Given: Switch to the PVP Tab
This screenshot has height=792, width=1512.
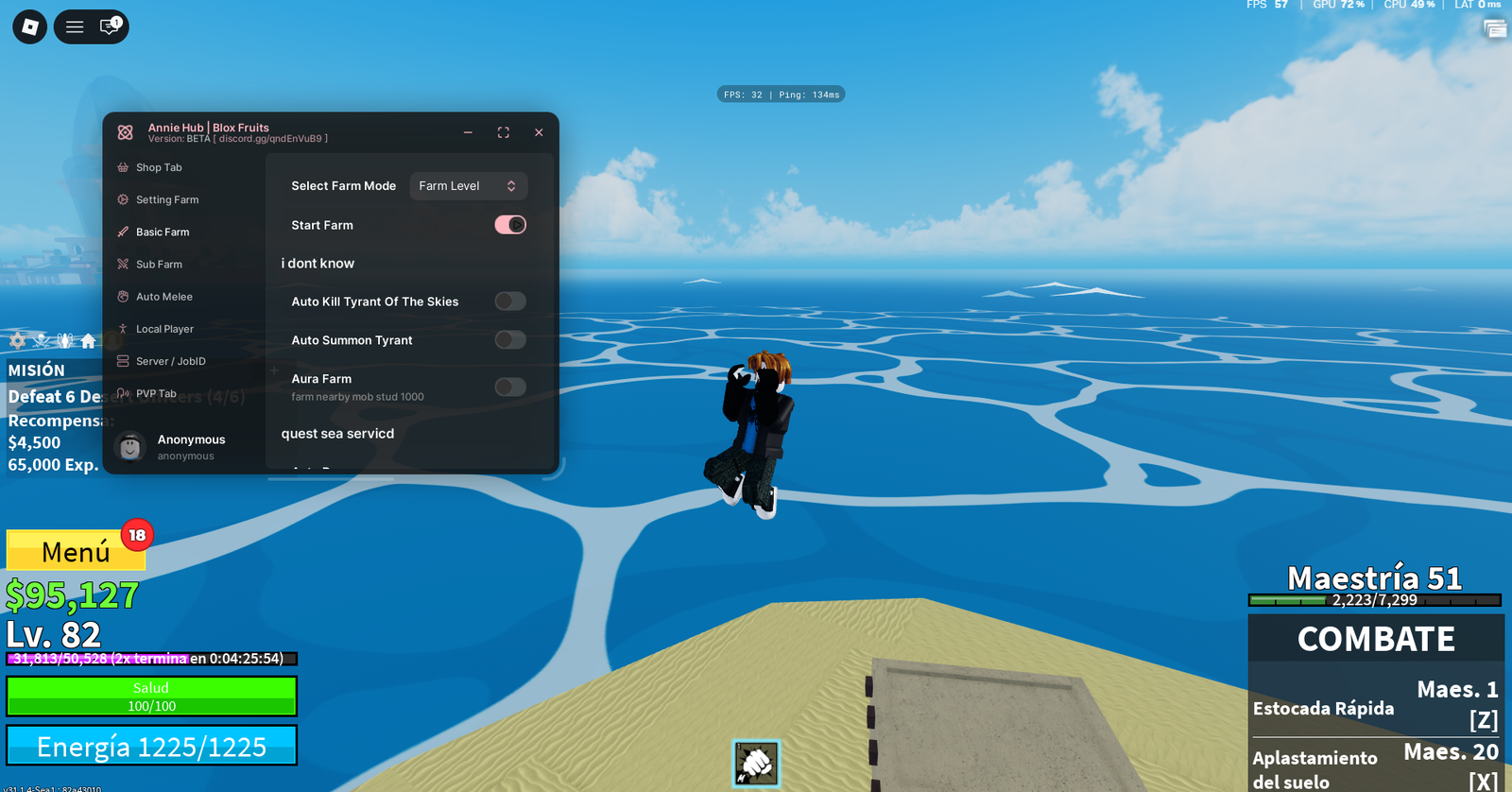Looking at the screenshot, I should [123, 393].
